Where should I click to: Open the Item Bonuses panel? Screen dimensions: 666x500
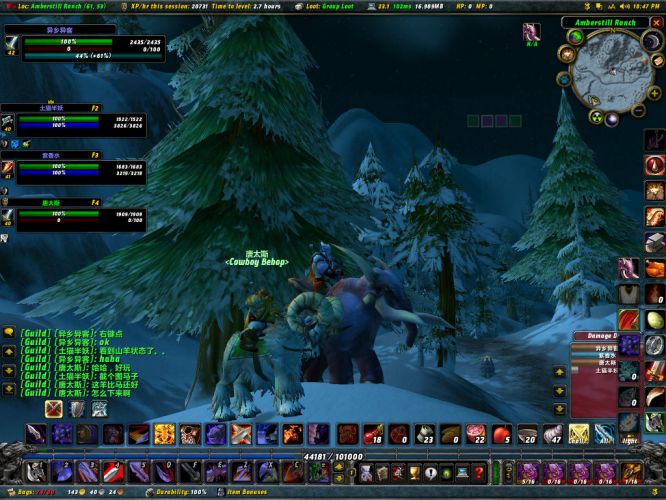tap(247, 493)
